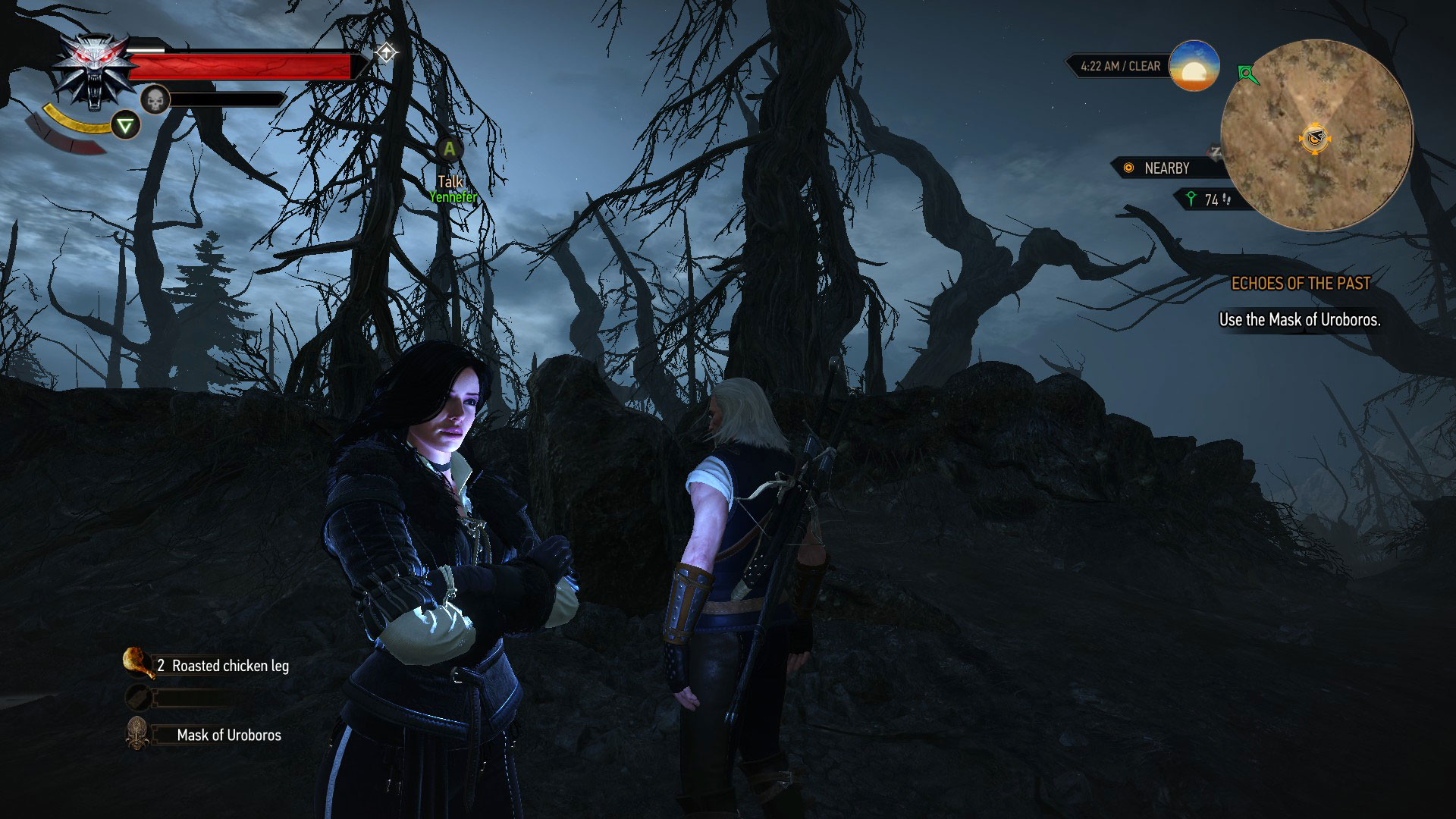Click the green quest marker on minimap edge
This screenshot has width=1456, height=819.
pos(1246,74)
